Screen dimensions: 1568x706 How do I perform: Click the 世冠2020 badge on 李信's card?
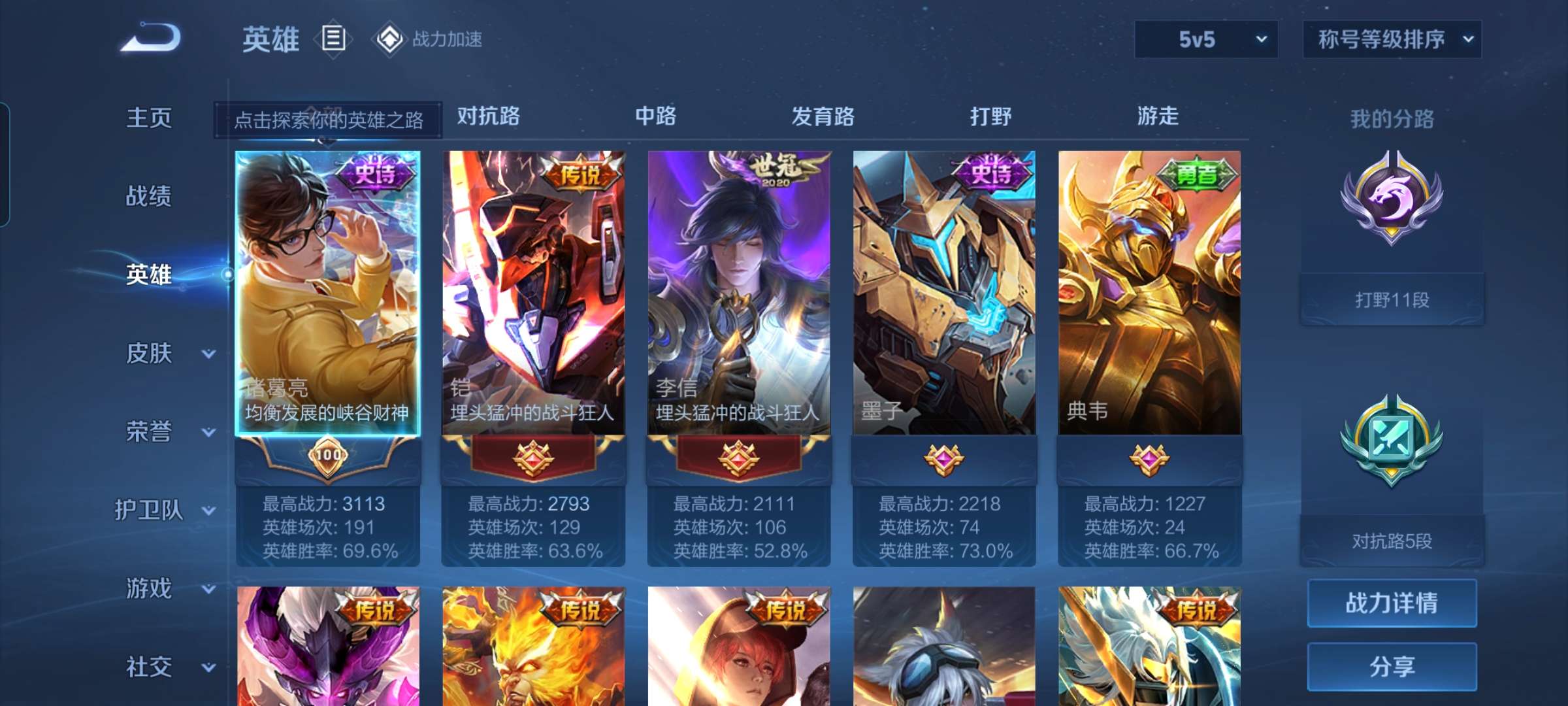pyautogui.click(x=777, y=171)
